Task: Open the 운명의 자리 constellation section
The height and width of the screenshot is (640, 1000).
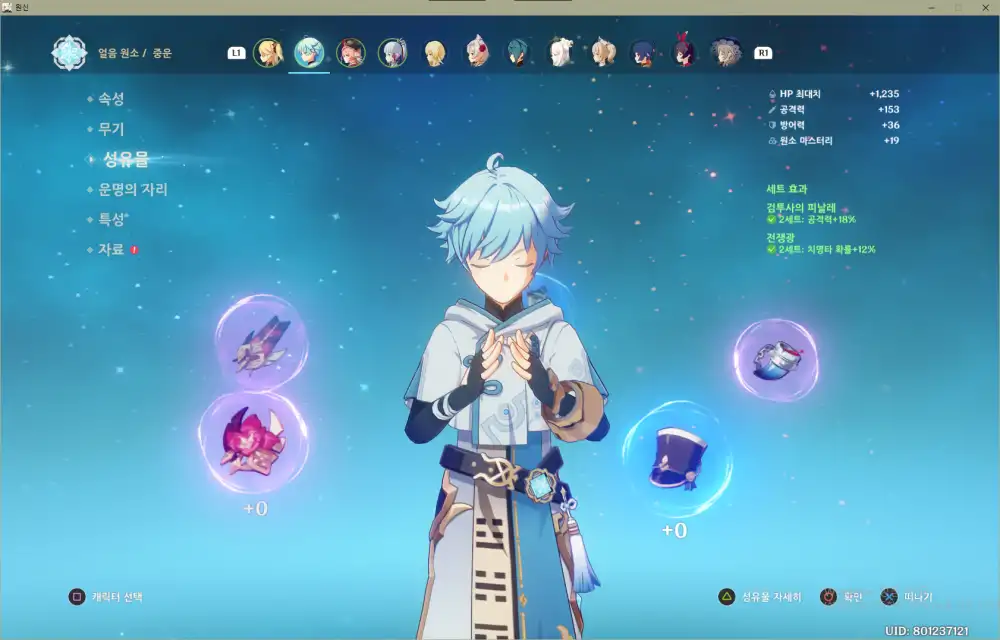Action: point(132,189)
